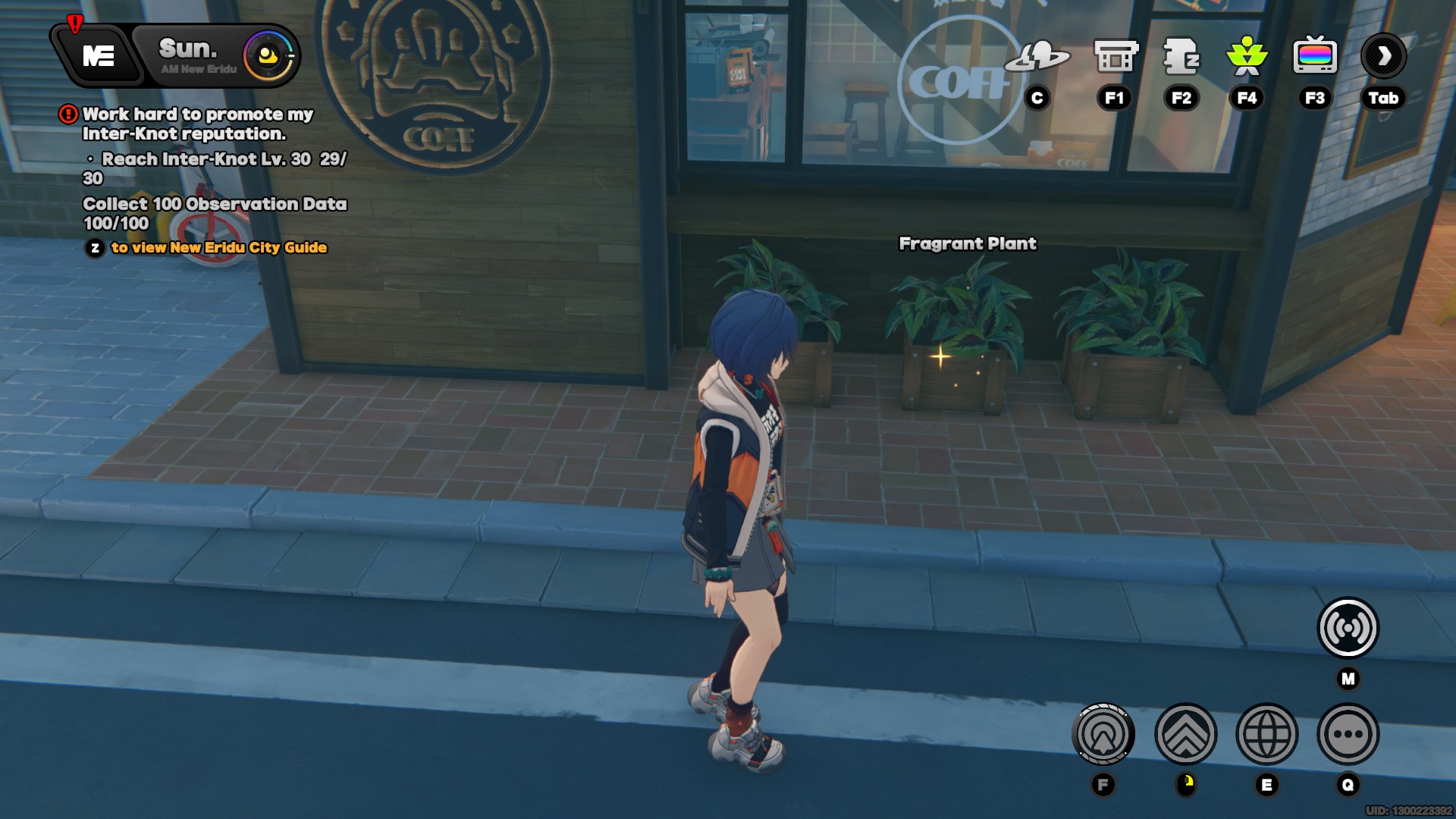This screenshot has width=1456, height=819.
Task: Activate the concentric ring sensor icon
Action: [1103, 734]
